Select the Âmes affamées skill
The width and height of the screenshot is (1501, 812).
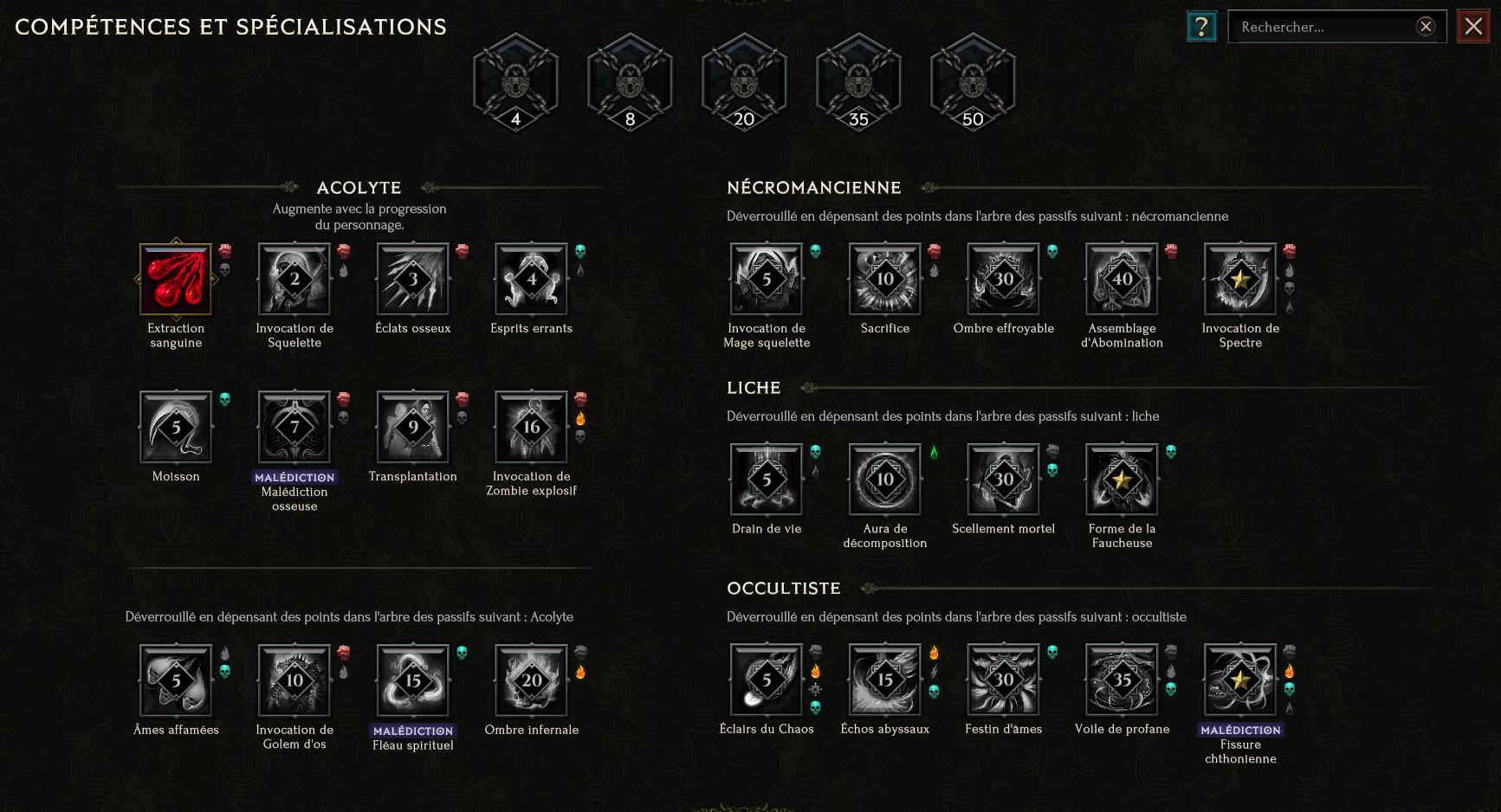[x=176, y=680]
